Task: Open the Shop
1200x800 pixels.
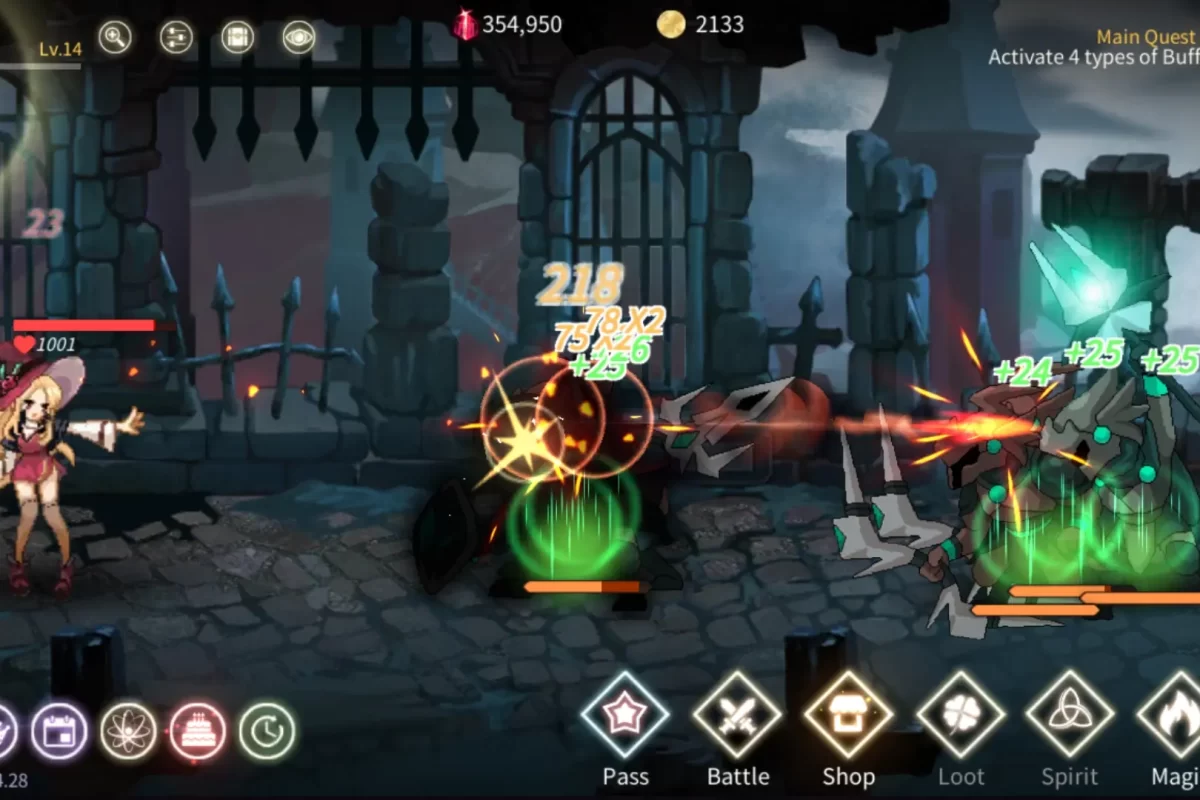Action: [x=849, y=715]
